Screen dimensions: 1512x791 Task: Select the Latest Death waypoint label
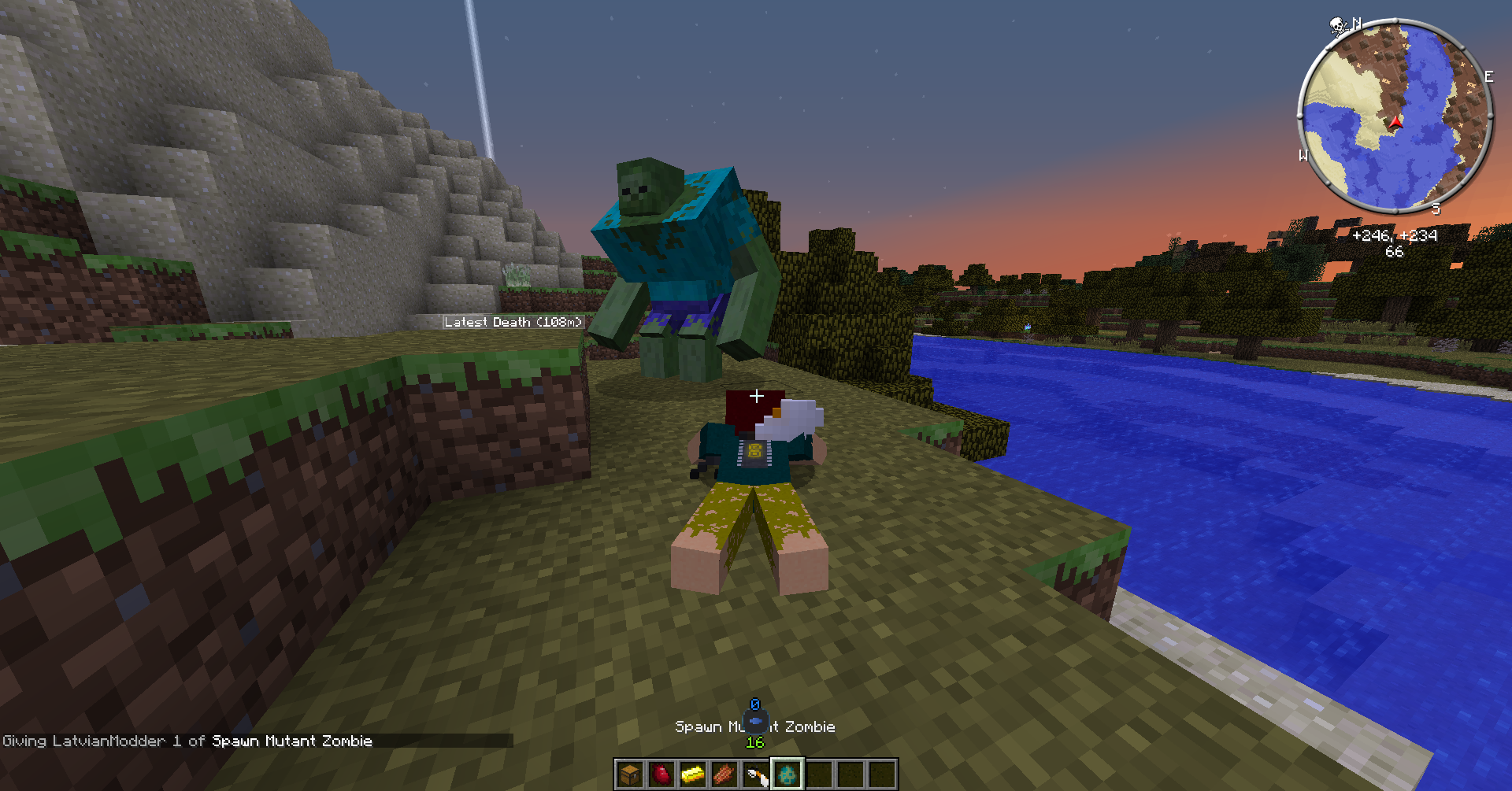[513, 322]
